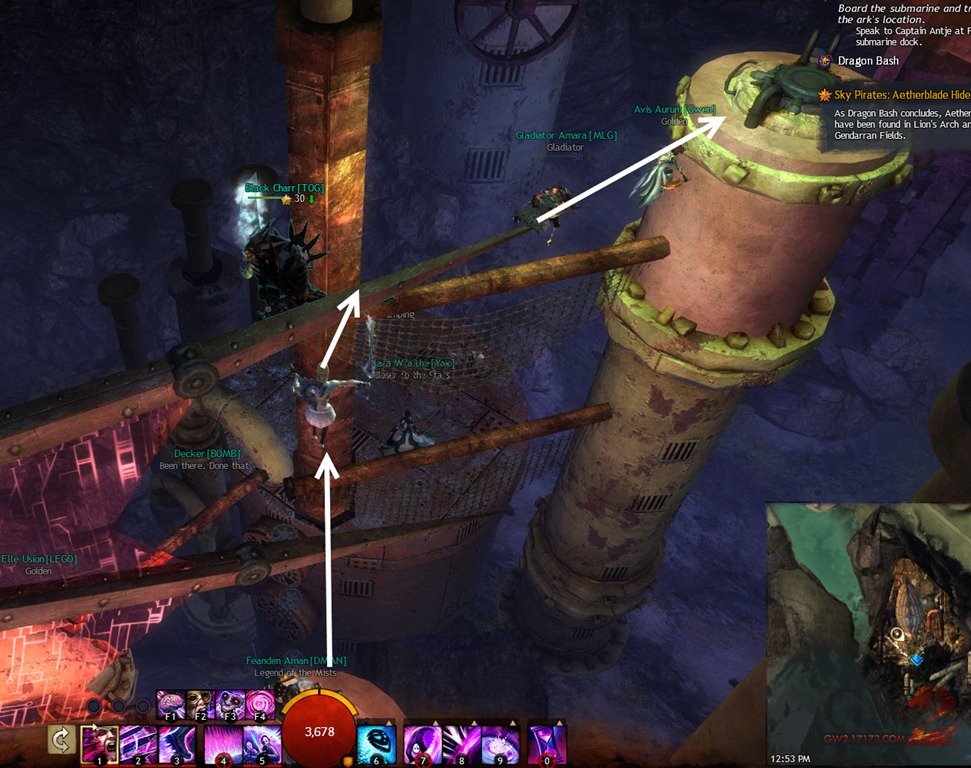Use the healing skill in slot 6
Screen dimensions: 971x768
point(376,745)
